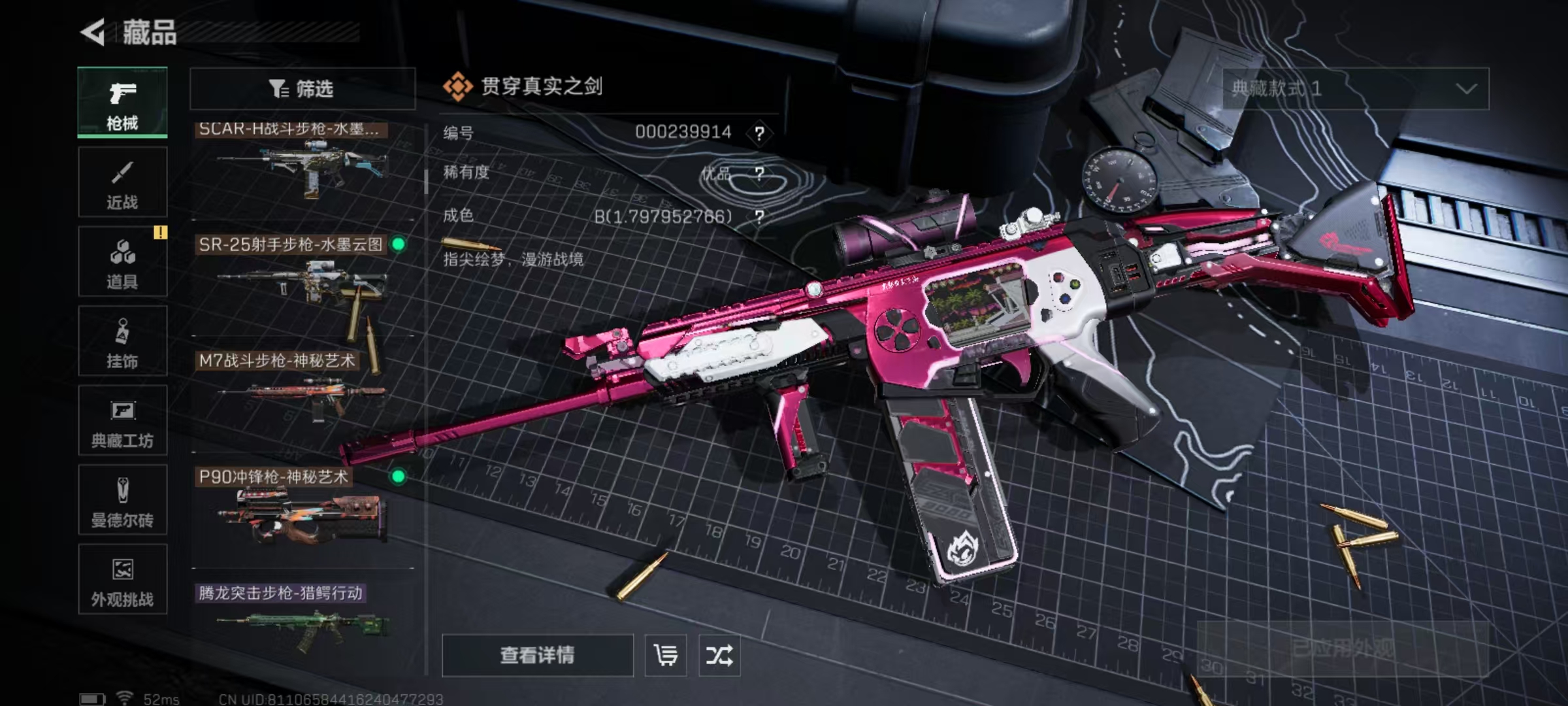
Task: Click the help icon next to 编号
Action: (x=759, y=133)
